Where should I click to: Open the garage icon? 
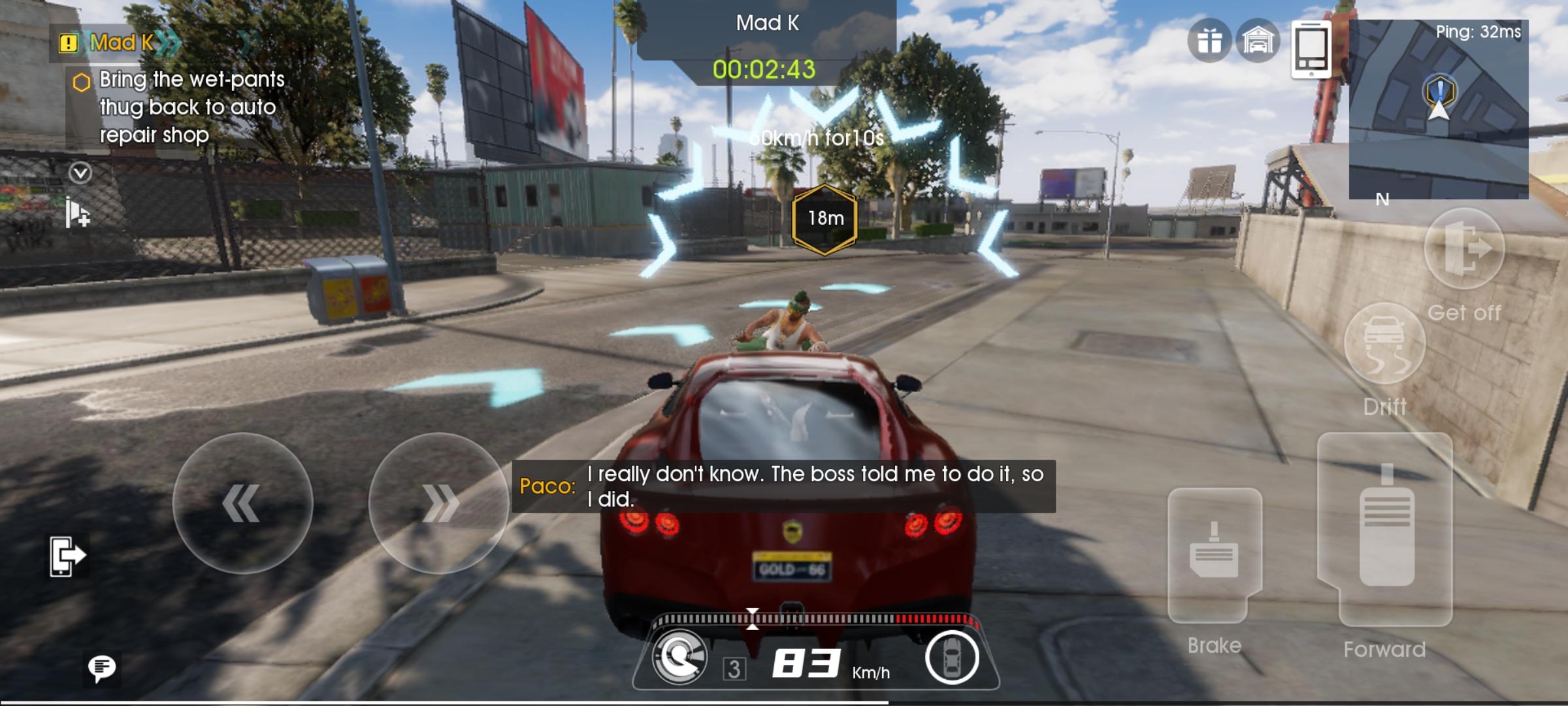(x=1258, y=41)
